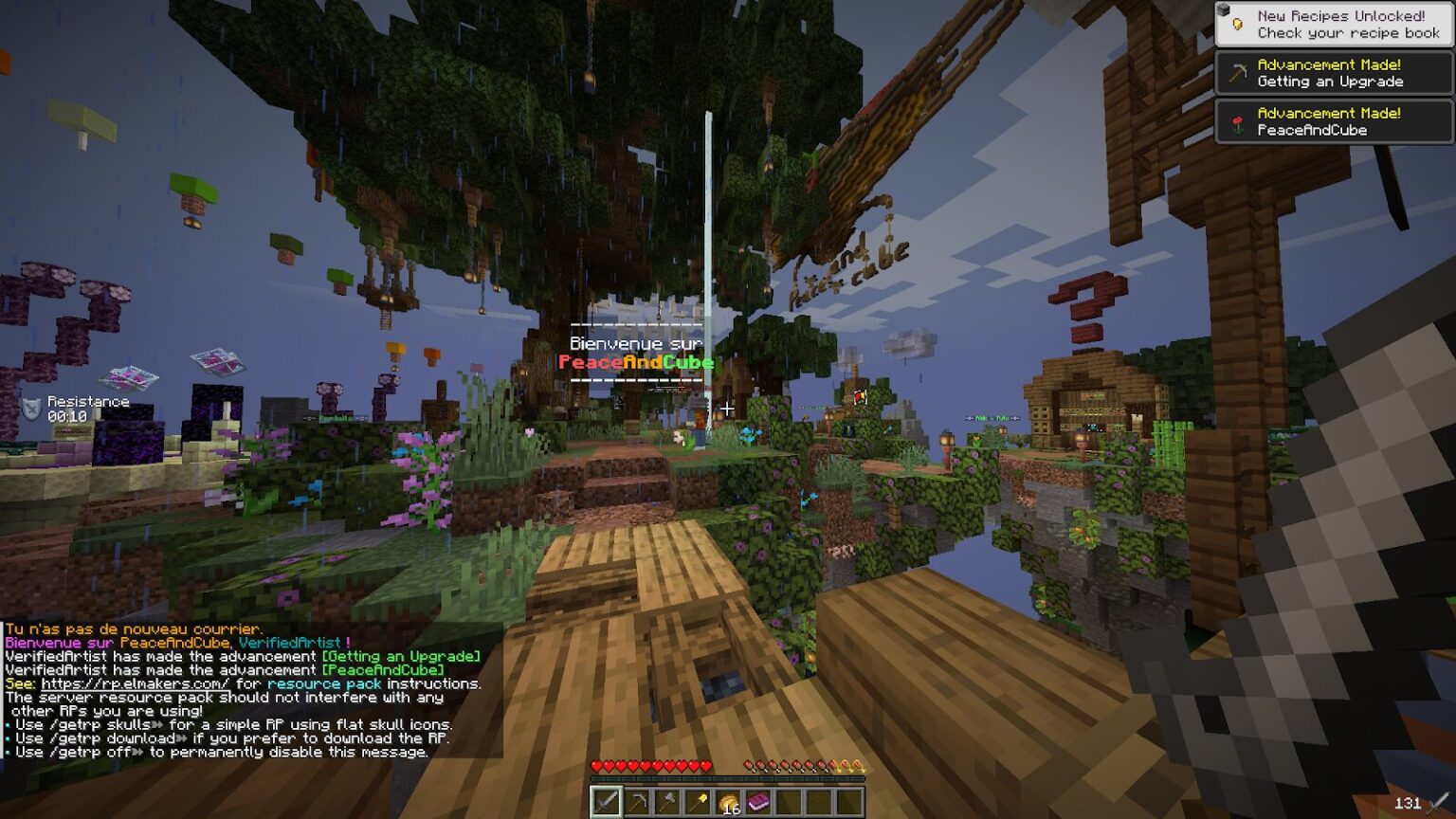This screenshot has width=1456, height=819.
Task: Select the pickaxe in the hotbar
Action: click(640, 802)
